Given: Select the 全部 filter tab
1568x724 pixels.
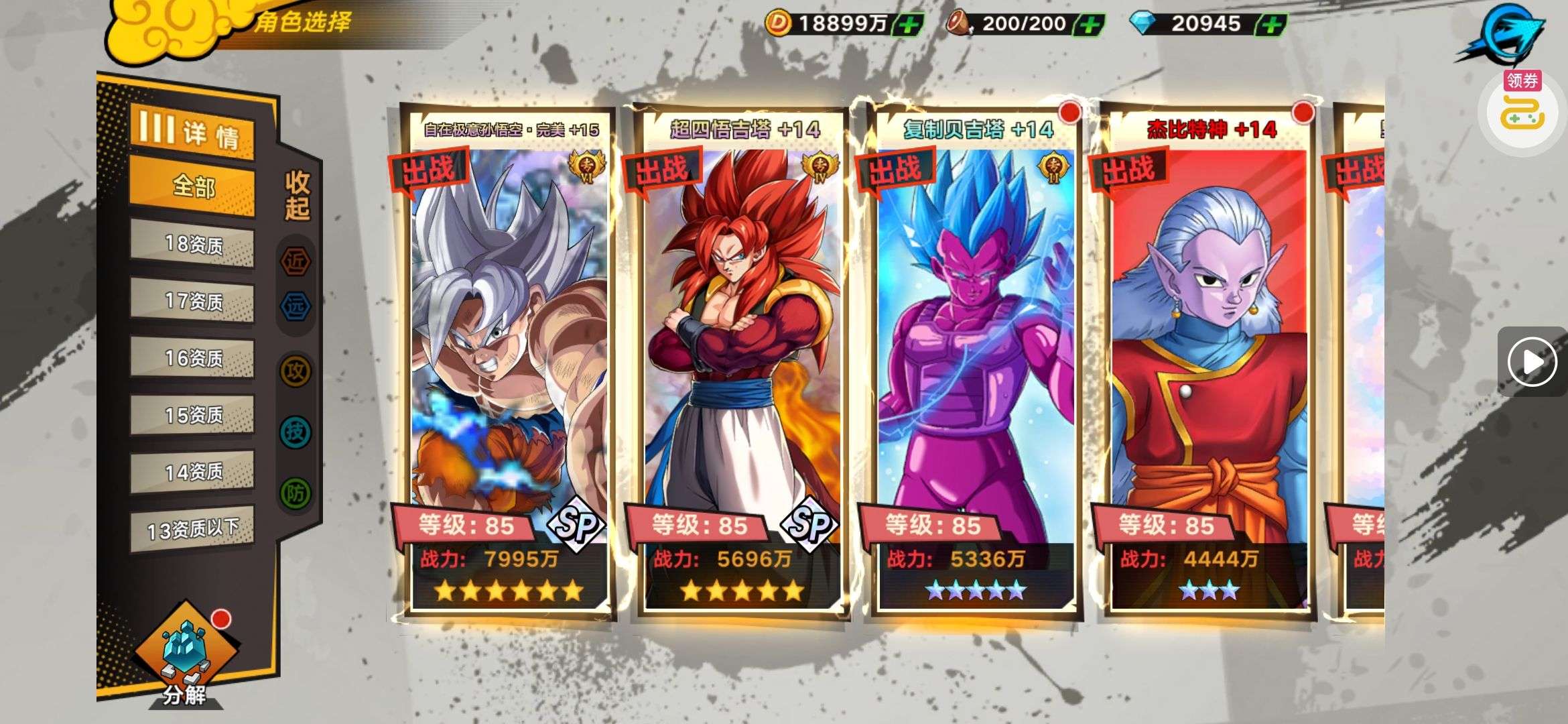Looking at the screenshot, I should (192, 186).
